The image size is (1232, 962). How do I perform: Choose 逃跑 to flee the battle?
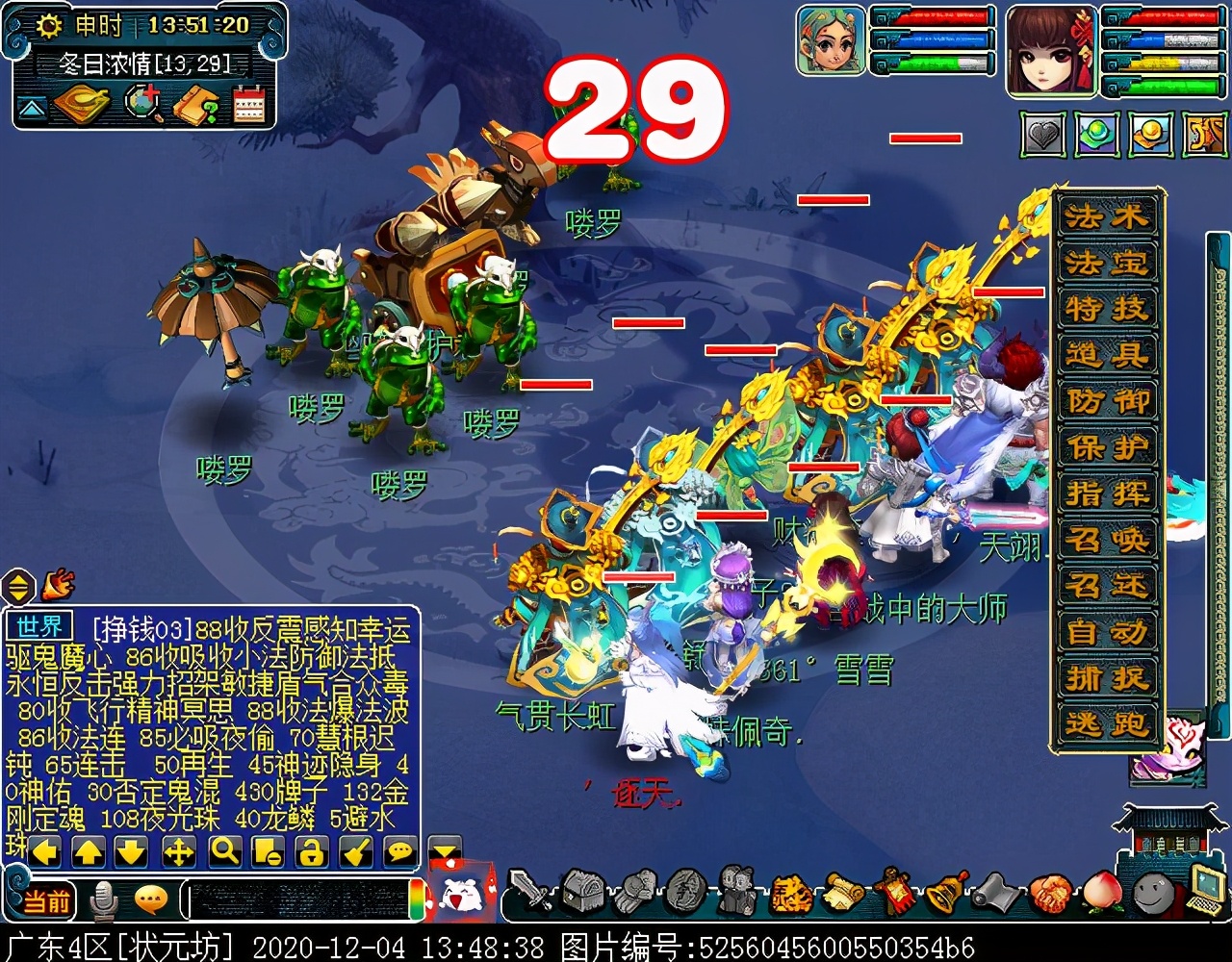[x=1107, y=724]
